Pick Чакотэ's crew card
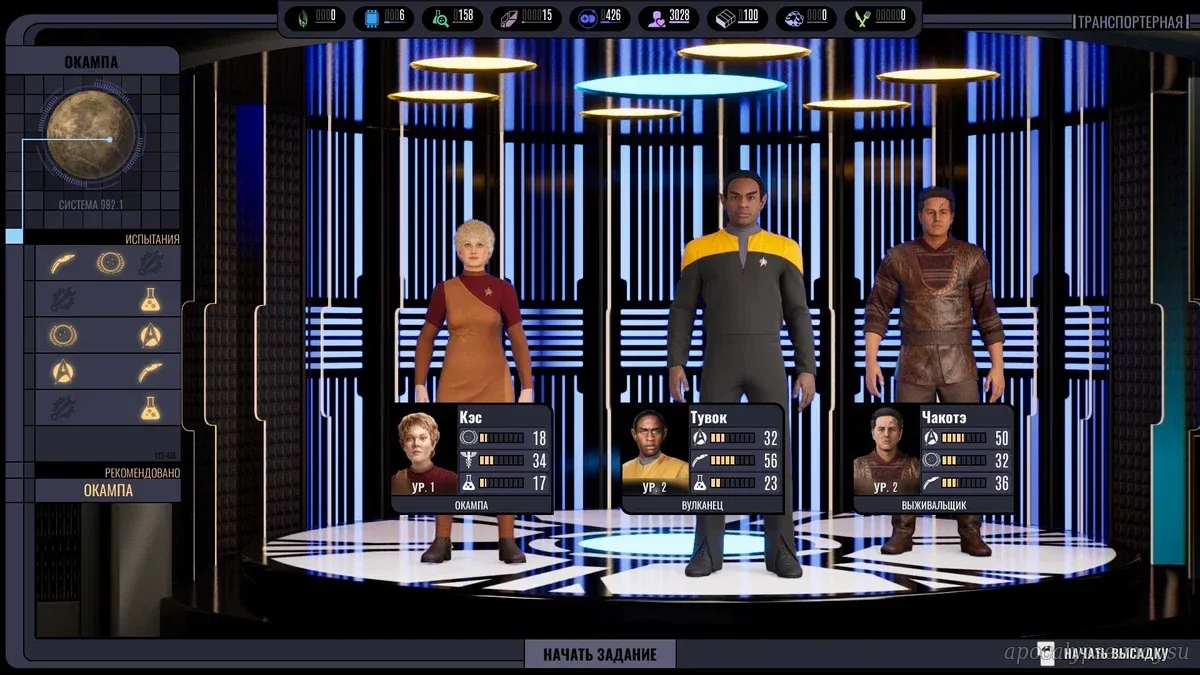Viewport: 1200px width, 675px height. pos(934,458)
